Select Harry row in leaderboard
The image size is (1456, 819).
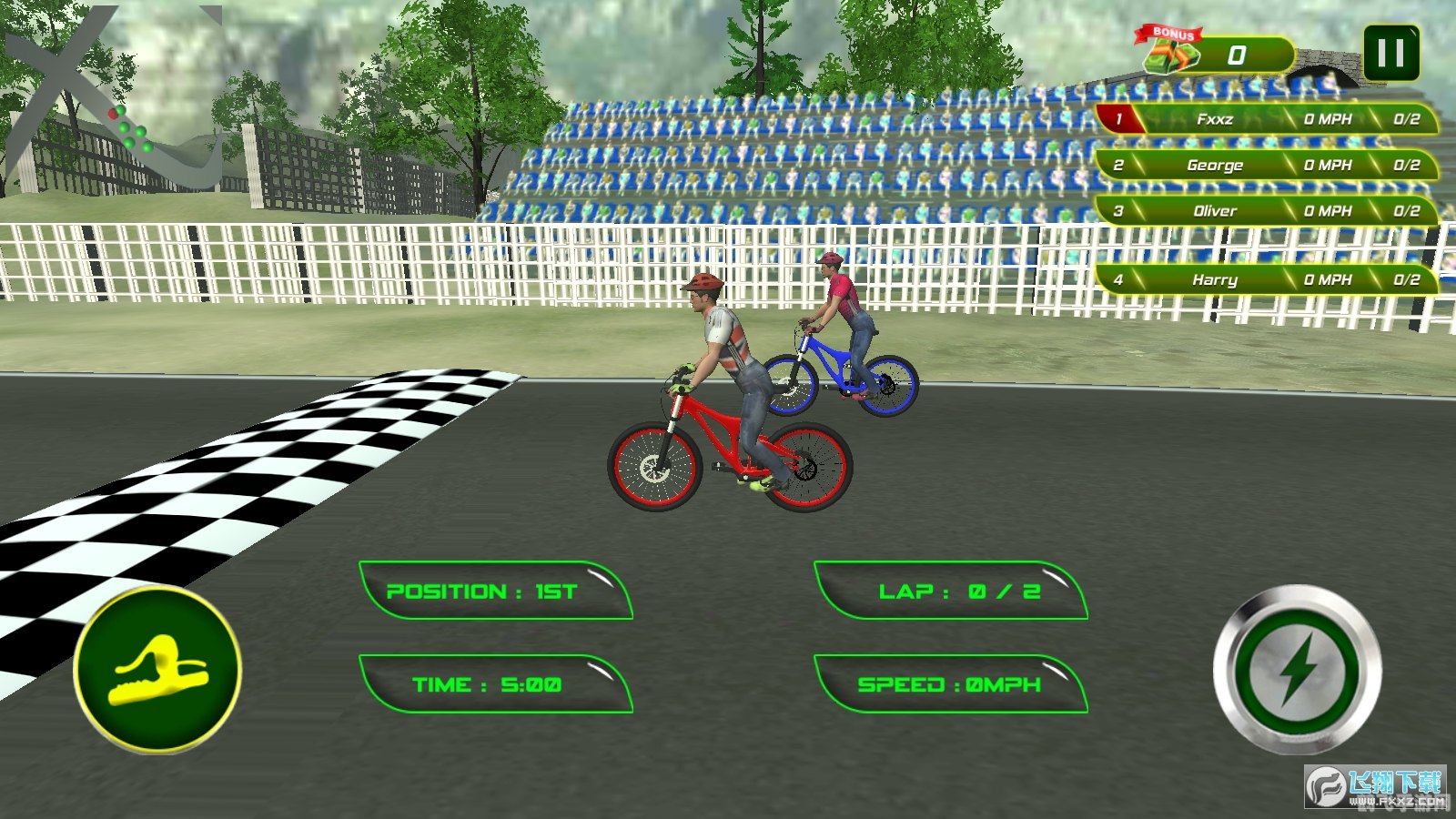click(x=1267, y=279)
